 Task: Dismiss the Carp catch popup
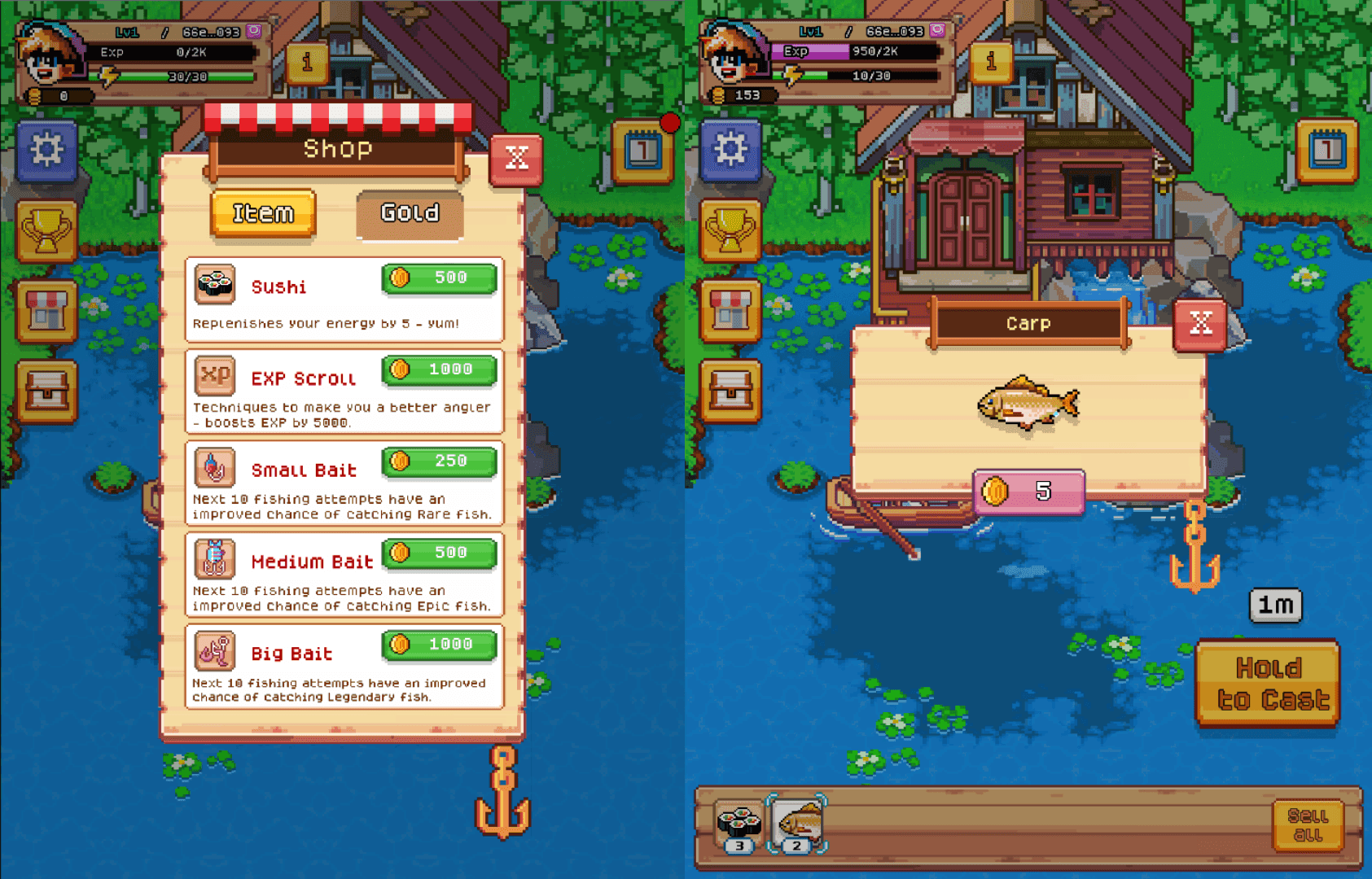1200,325
